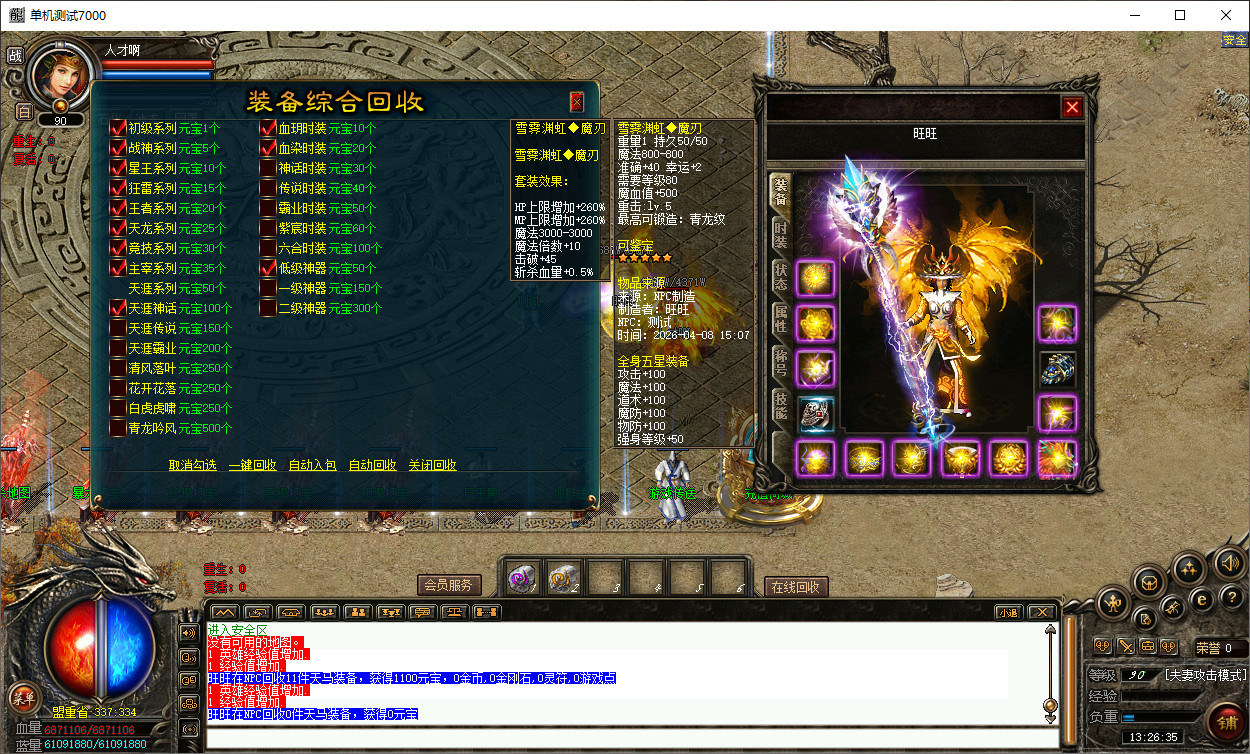Show the 技能 skills tab
The image size is (1250, 754).
point(780,404)
